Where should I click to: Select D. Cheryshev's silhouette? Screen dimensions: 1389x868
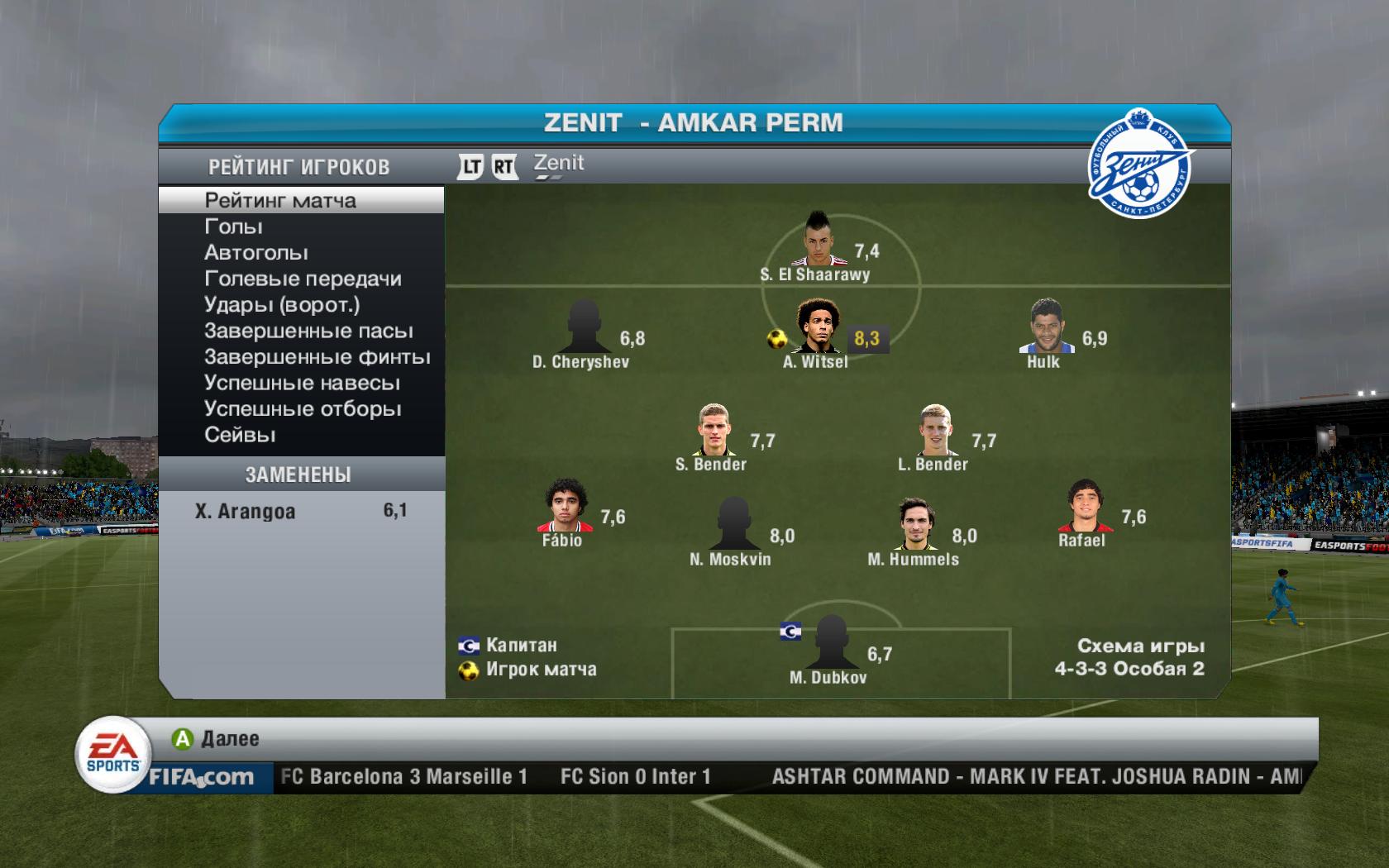pos(584,327)
